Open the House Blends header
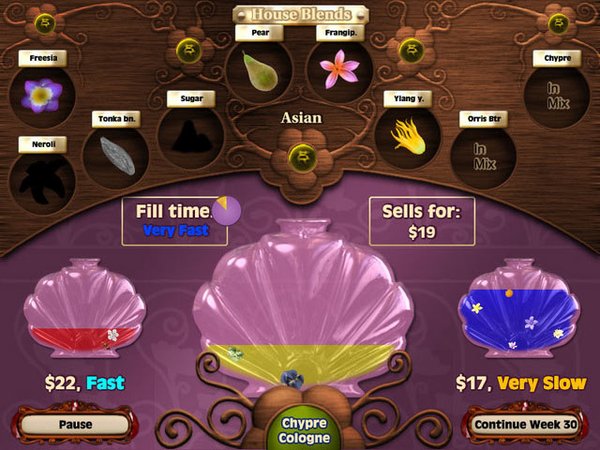Viewport: 600px width, 450px height. point(300,15)
